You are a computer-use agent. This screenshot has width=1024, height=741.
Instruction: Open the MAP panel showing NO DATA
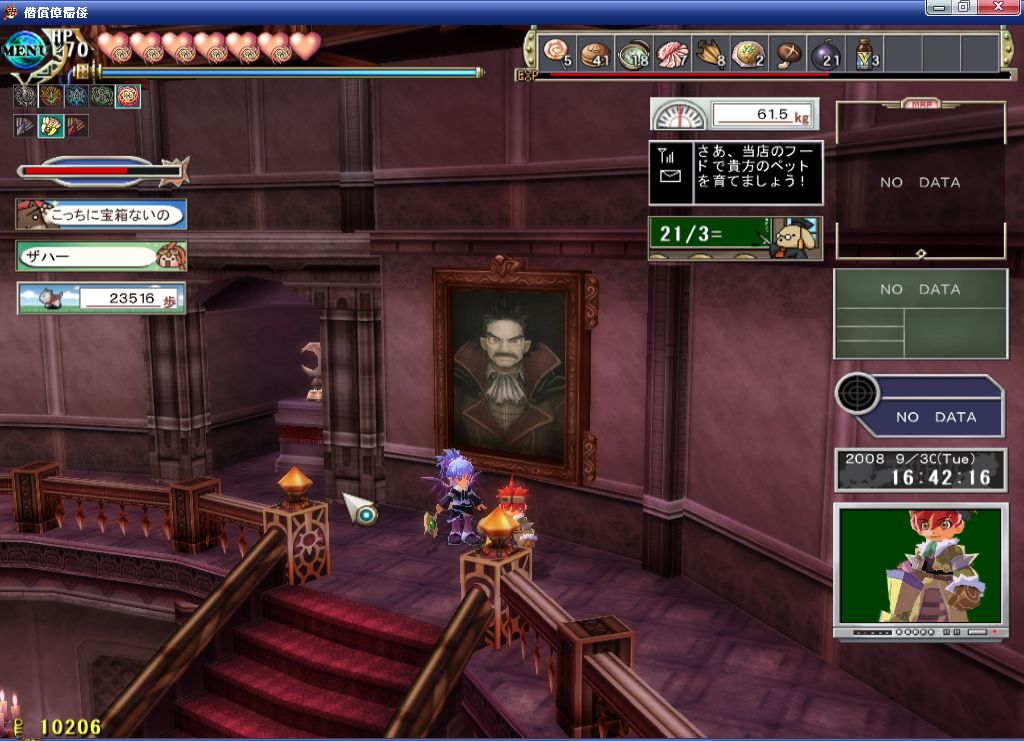(x=920, y=180)
